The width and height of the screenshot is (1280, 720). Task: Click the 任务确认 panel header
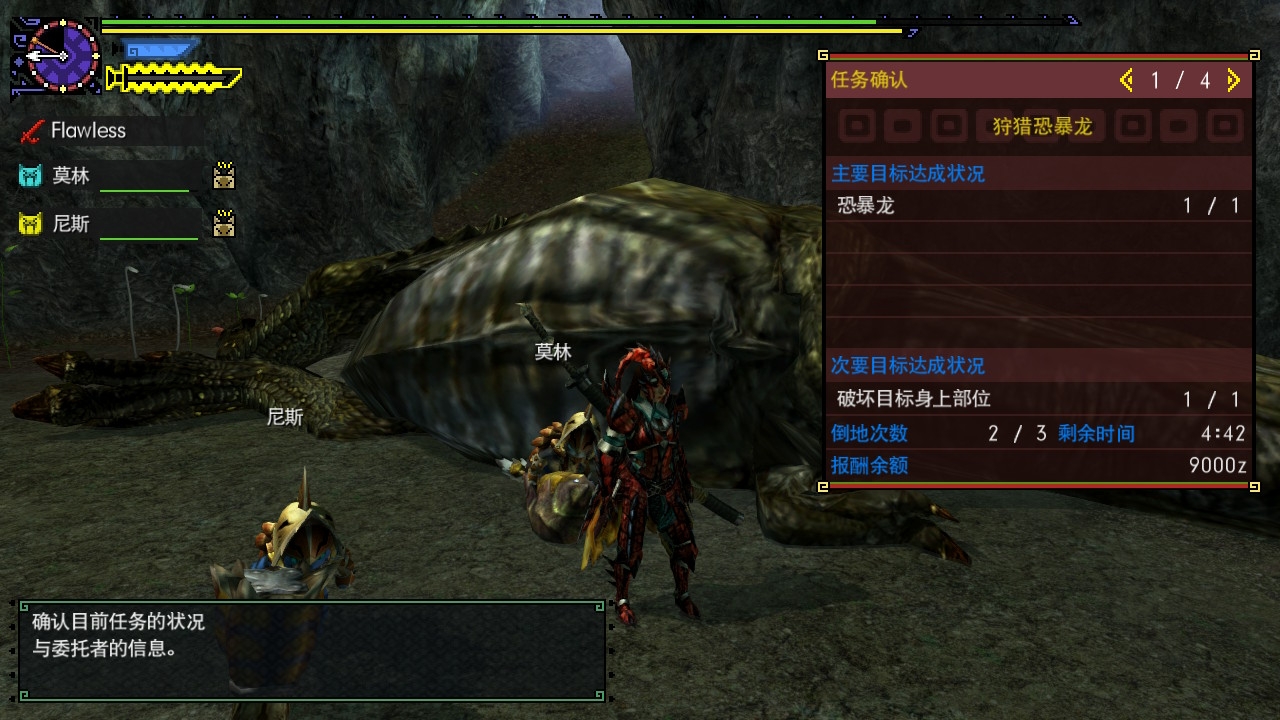pyautogui.click(x=870, y=80)
